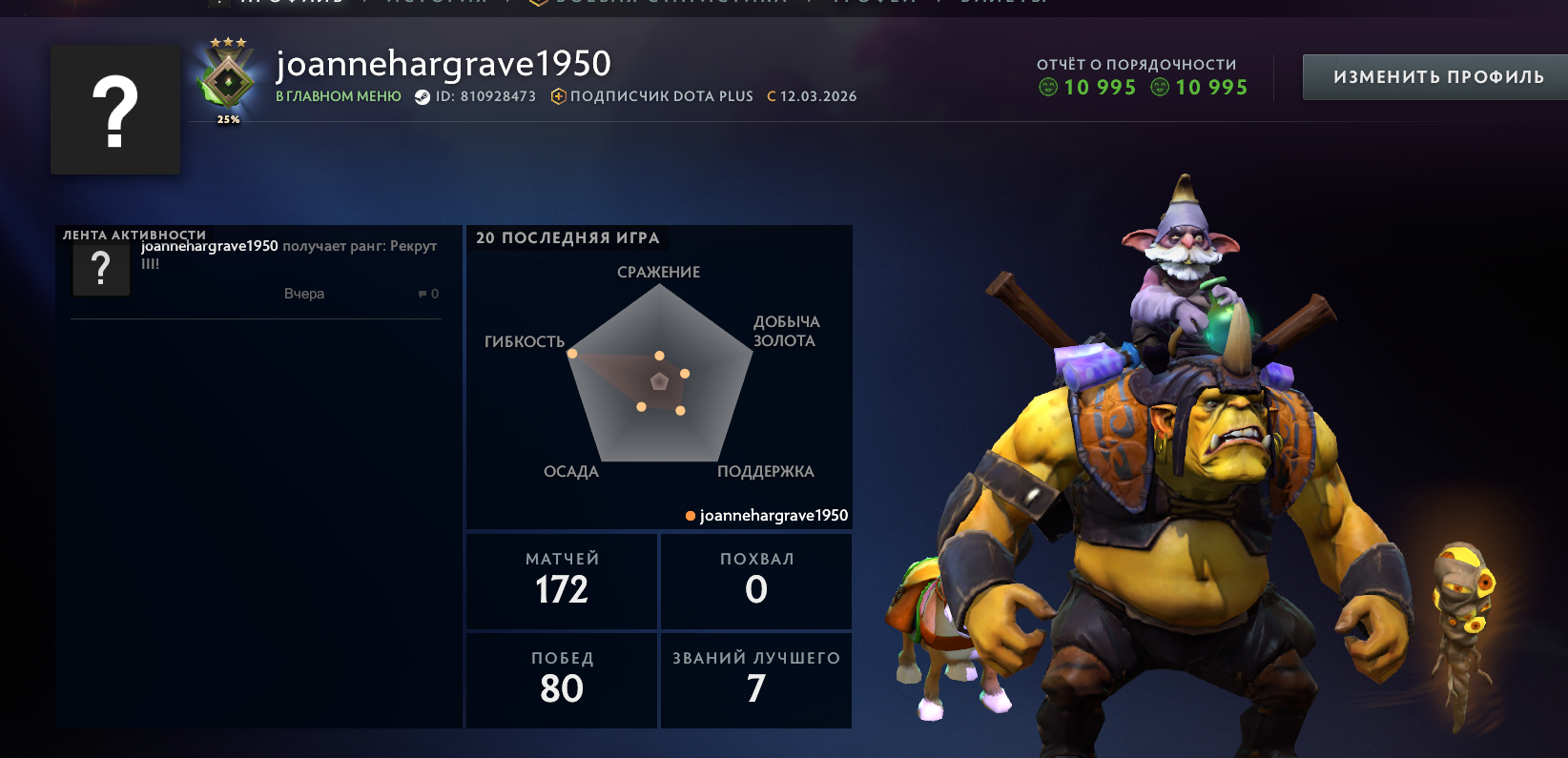Click the large question-mark profile avatar
This screenshot has width=1568, height=758.
coord(114,109)
